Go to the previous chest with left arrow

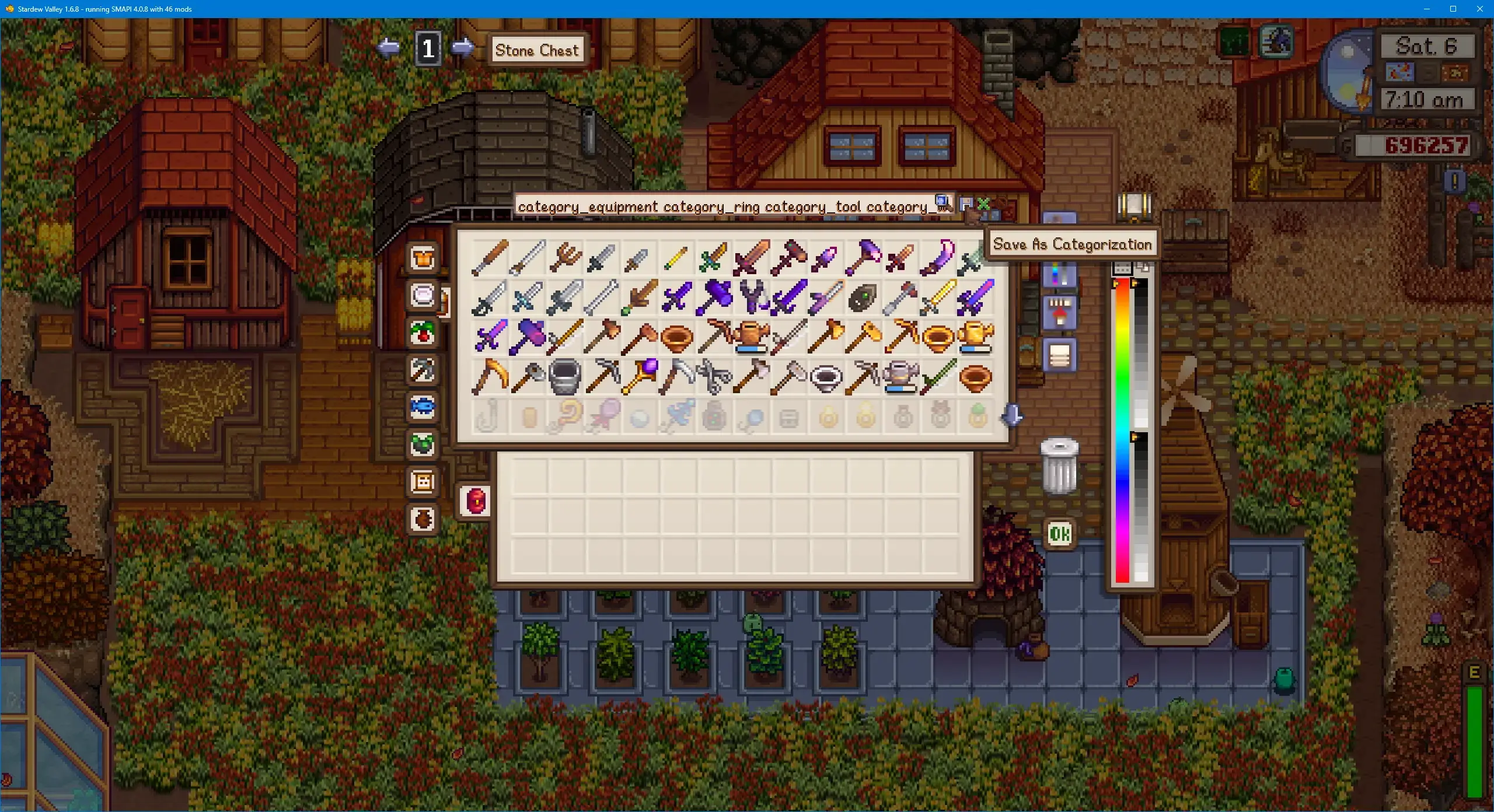(389, 47)
